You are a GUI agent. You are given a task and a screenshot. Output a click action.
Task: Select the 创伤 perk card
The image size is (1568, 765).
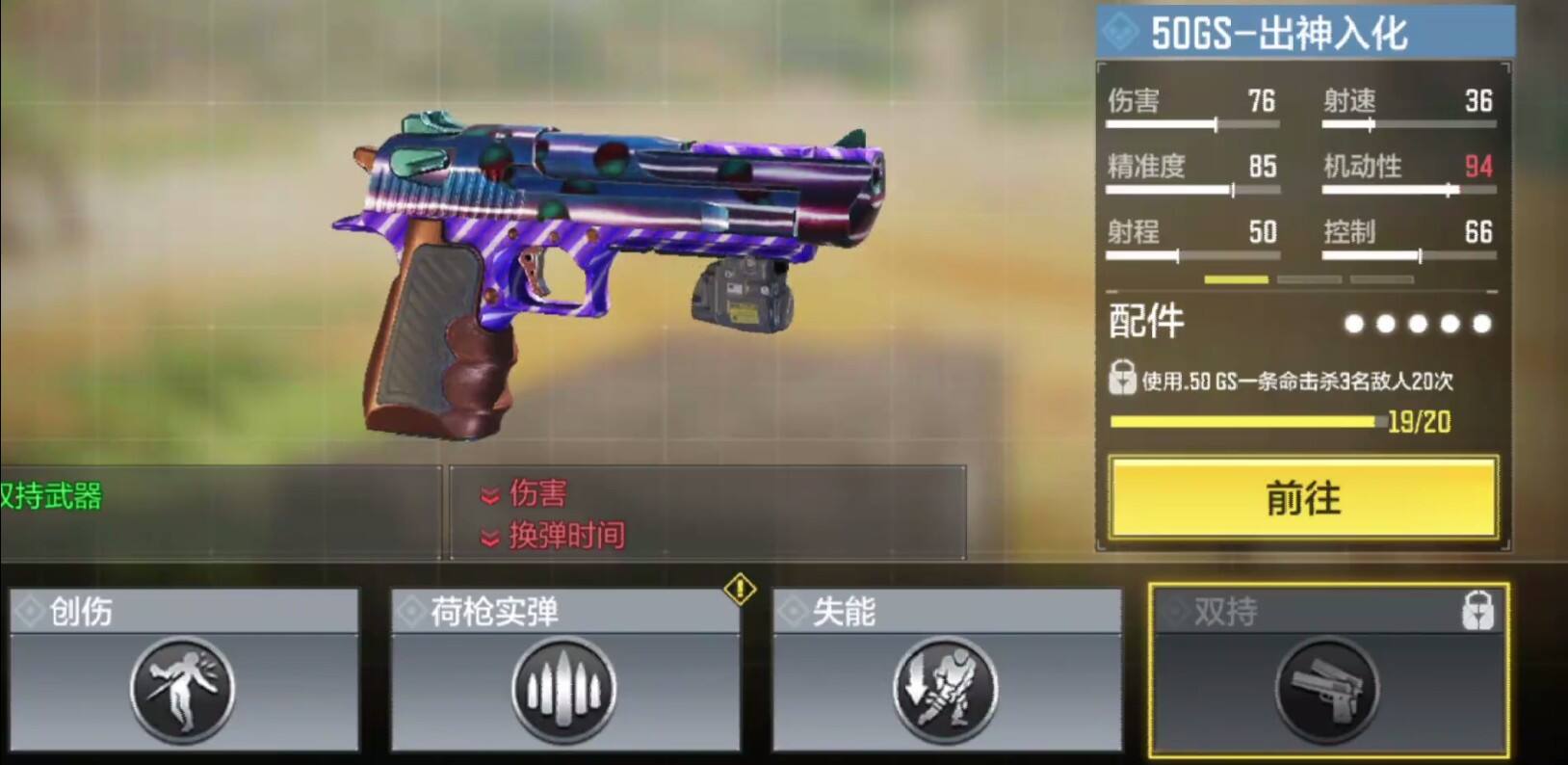point(183,671)
